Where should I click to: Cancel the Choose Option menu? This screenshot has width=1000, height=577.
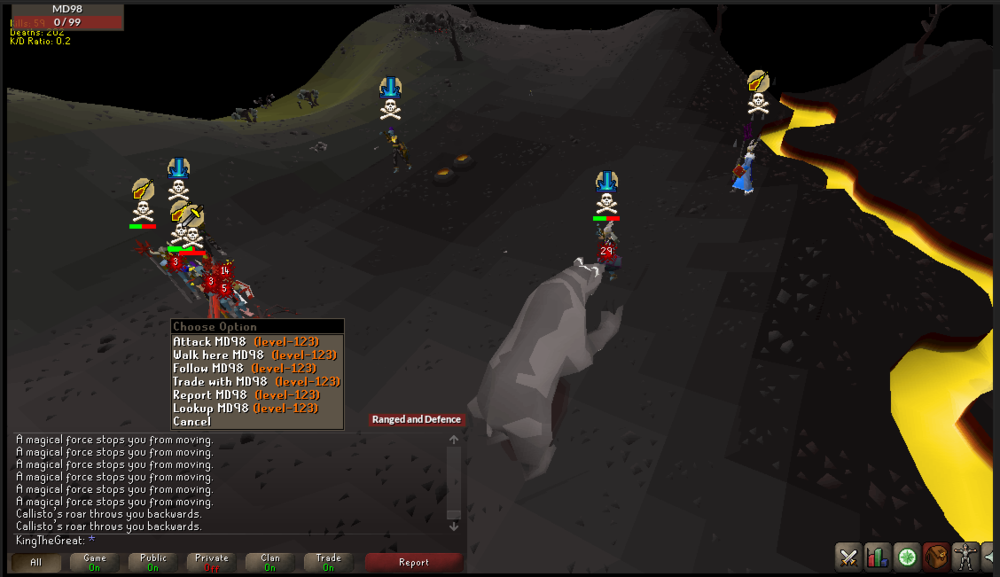tap(192, 421)
